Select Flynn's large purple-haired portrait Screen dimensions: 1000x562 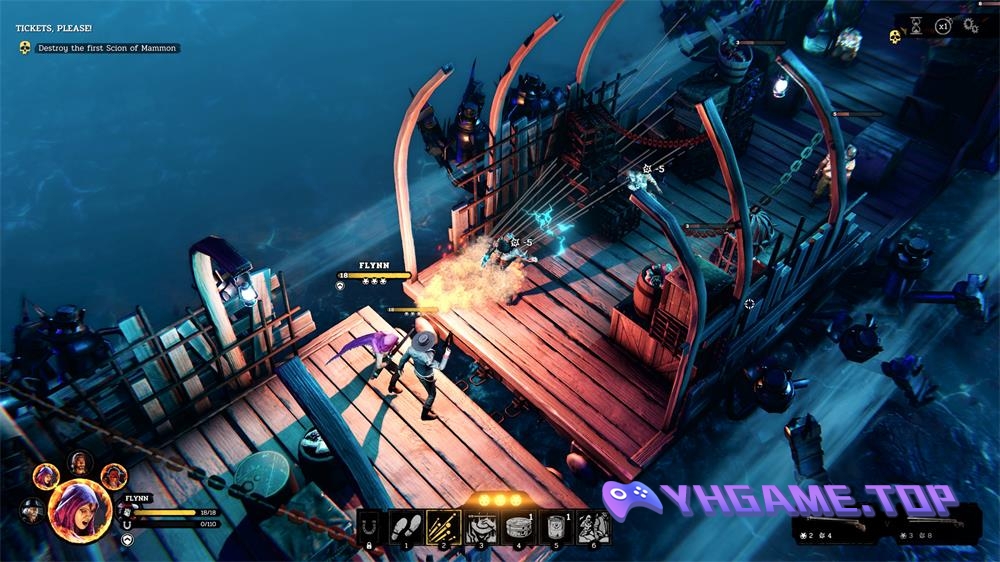click(79, 507)
